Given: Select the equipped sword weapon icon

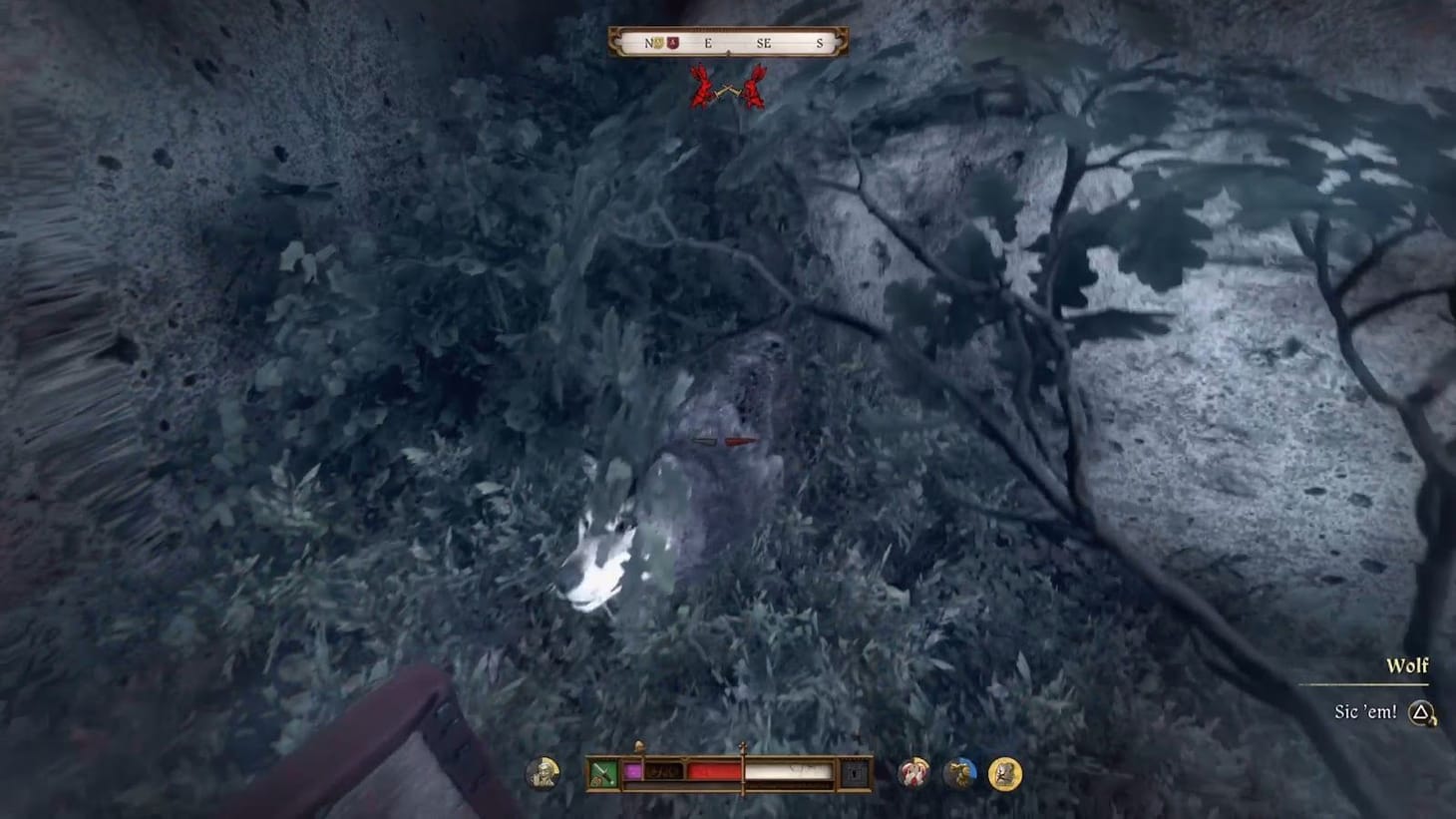Looking at the screenshot, I should [603, 770].
